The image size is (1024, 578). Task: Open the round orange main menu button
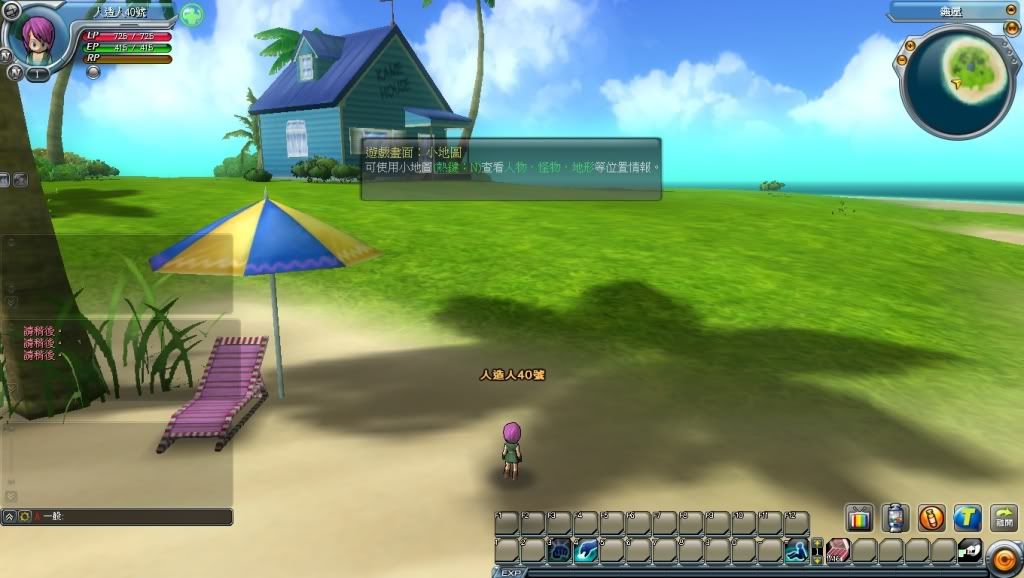1003,556
